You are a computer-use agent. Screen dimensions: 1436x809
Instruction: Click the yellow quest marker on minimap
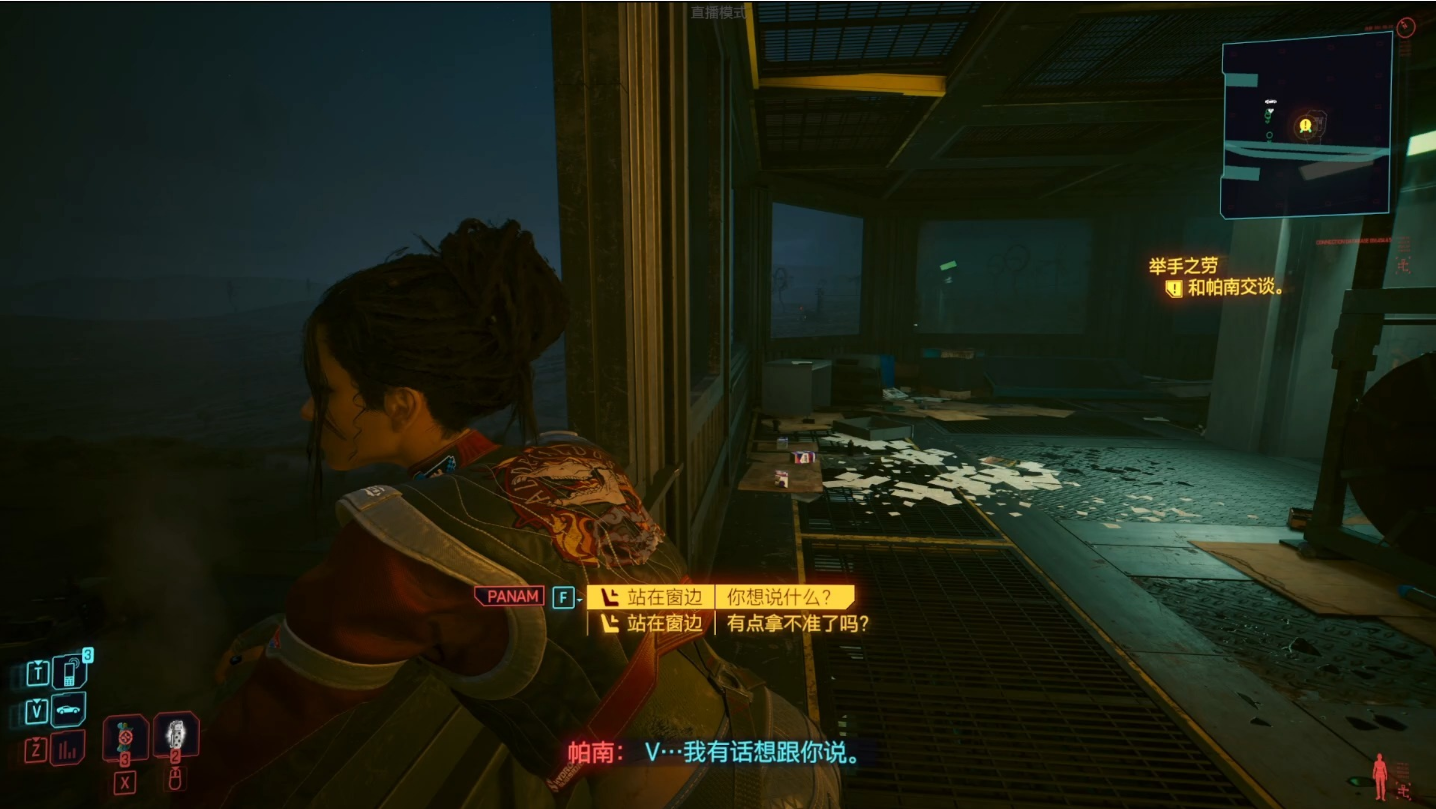click(x=1305, y=126)
